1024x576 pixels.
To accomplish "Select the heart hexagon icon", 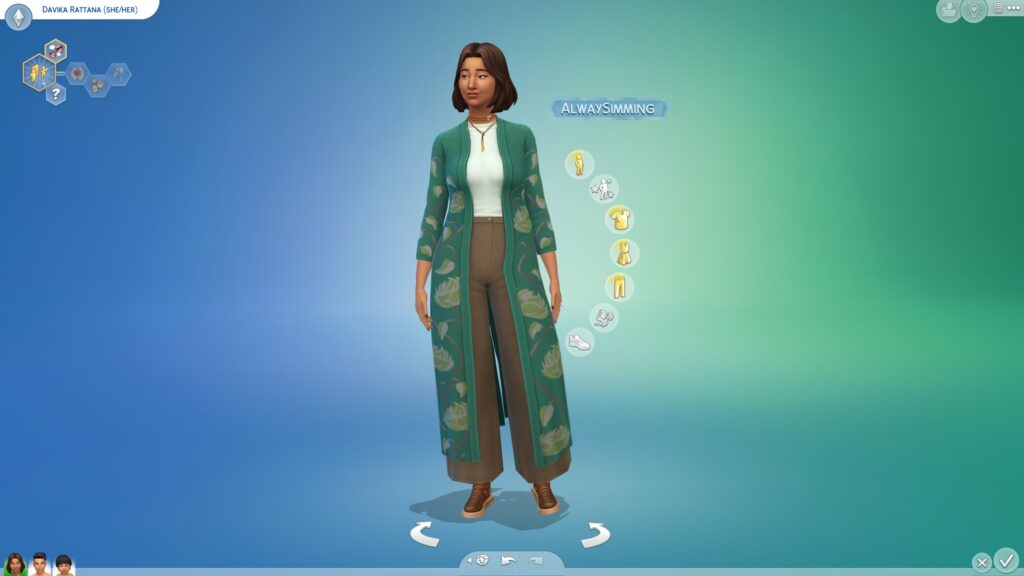I will (77, 72).
